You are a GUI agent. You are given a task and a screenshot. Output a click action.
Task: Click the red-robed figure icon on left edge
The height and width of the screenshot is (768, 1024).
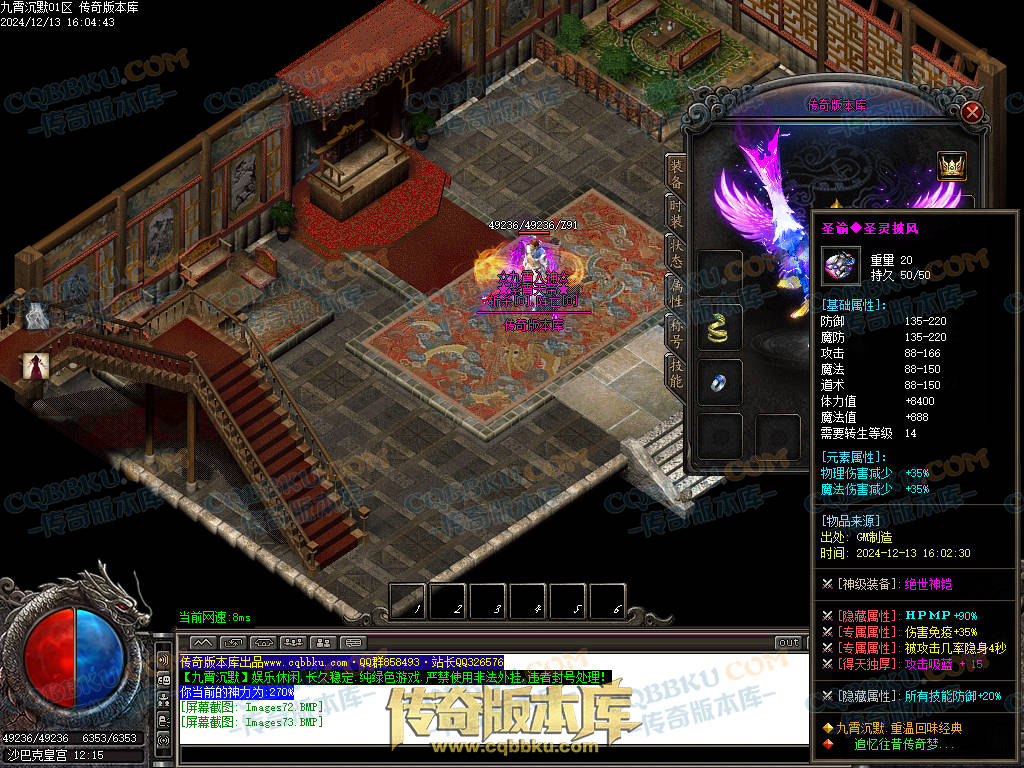click(x=36, y=366)
